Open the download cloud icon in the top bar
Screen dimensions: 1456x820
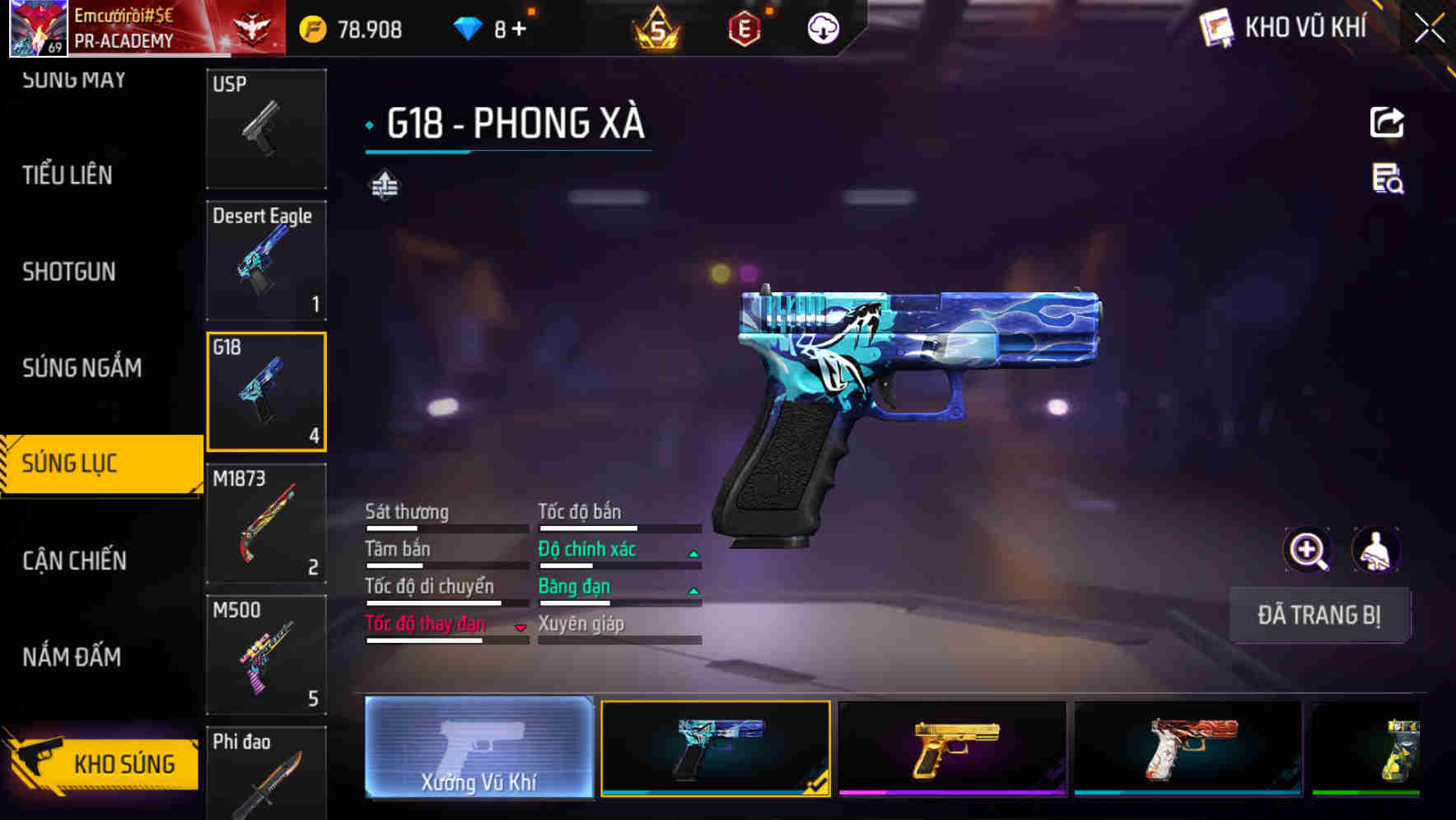click(821, 27)
